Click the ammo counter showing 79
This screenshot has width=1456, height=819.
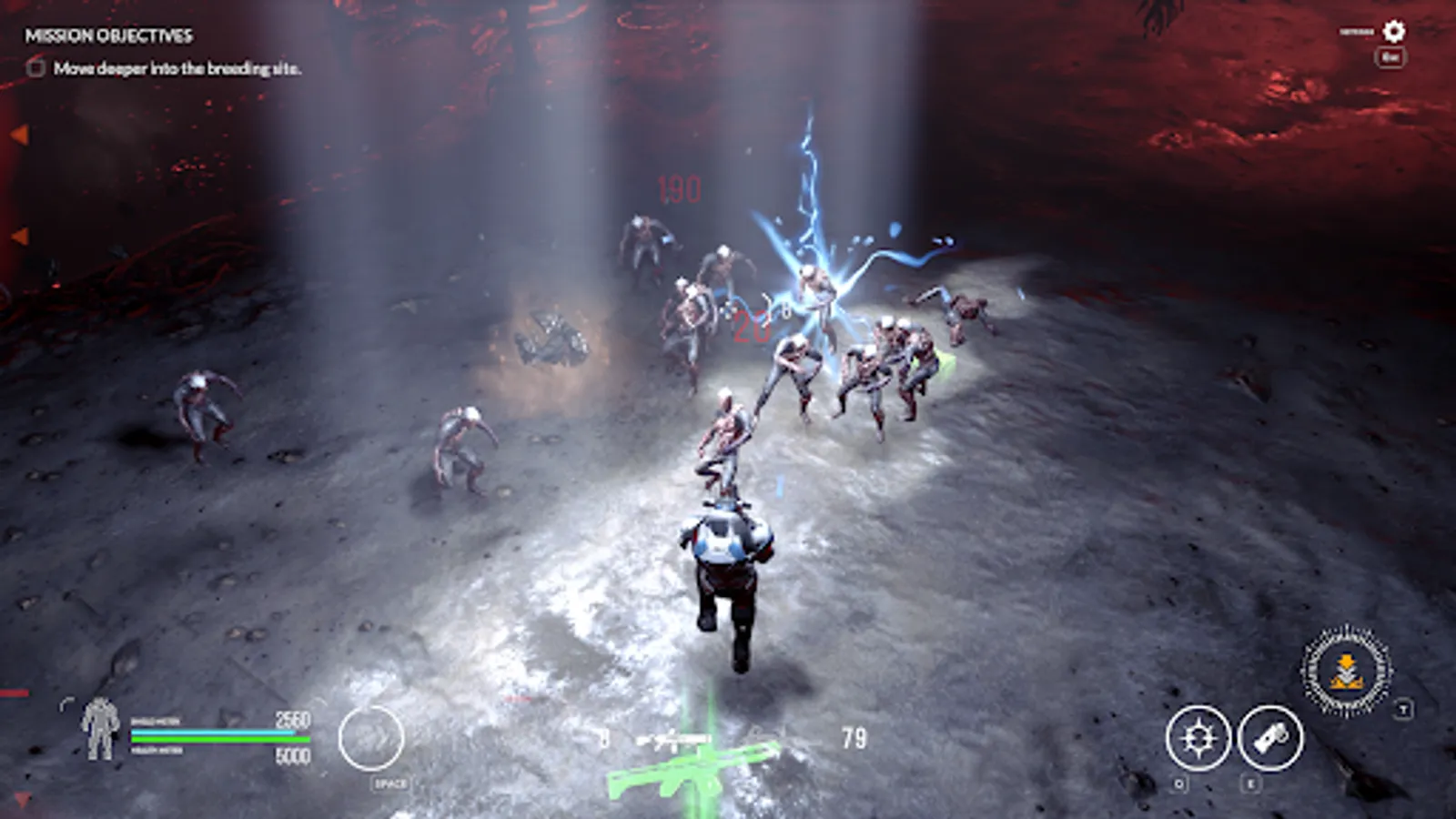[854, 737]
